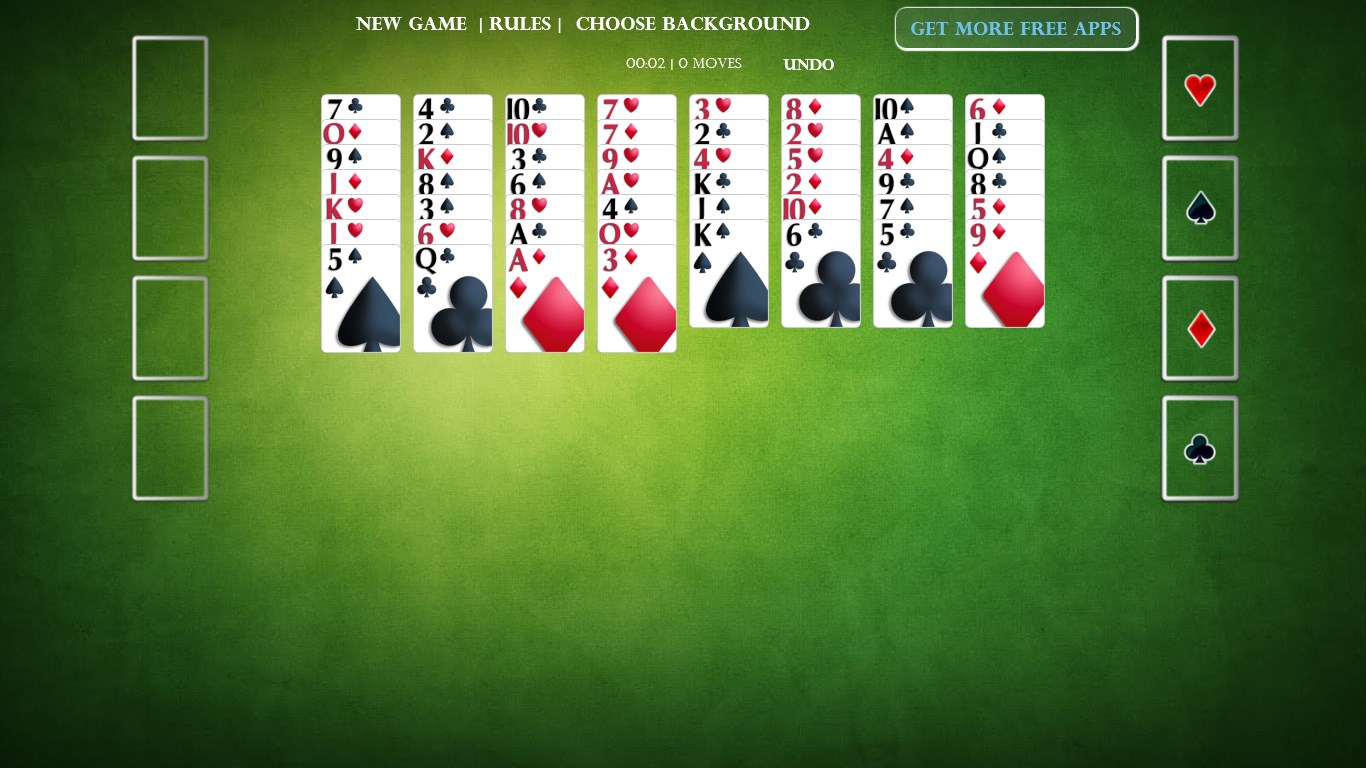
Task: Click the Undo button
Action: click(808, 64)
